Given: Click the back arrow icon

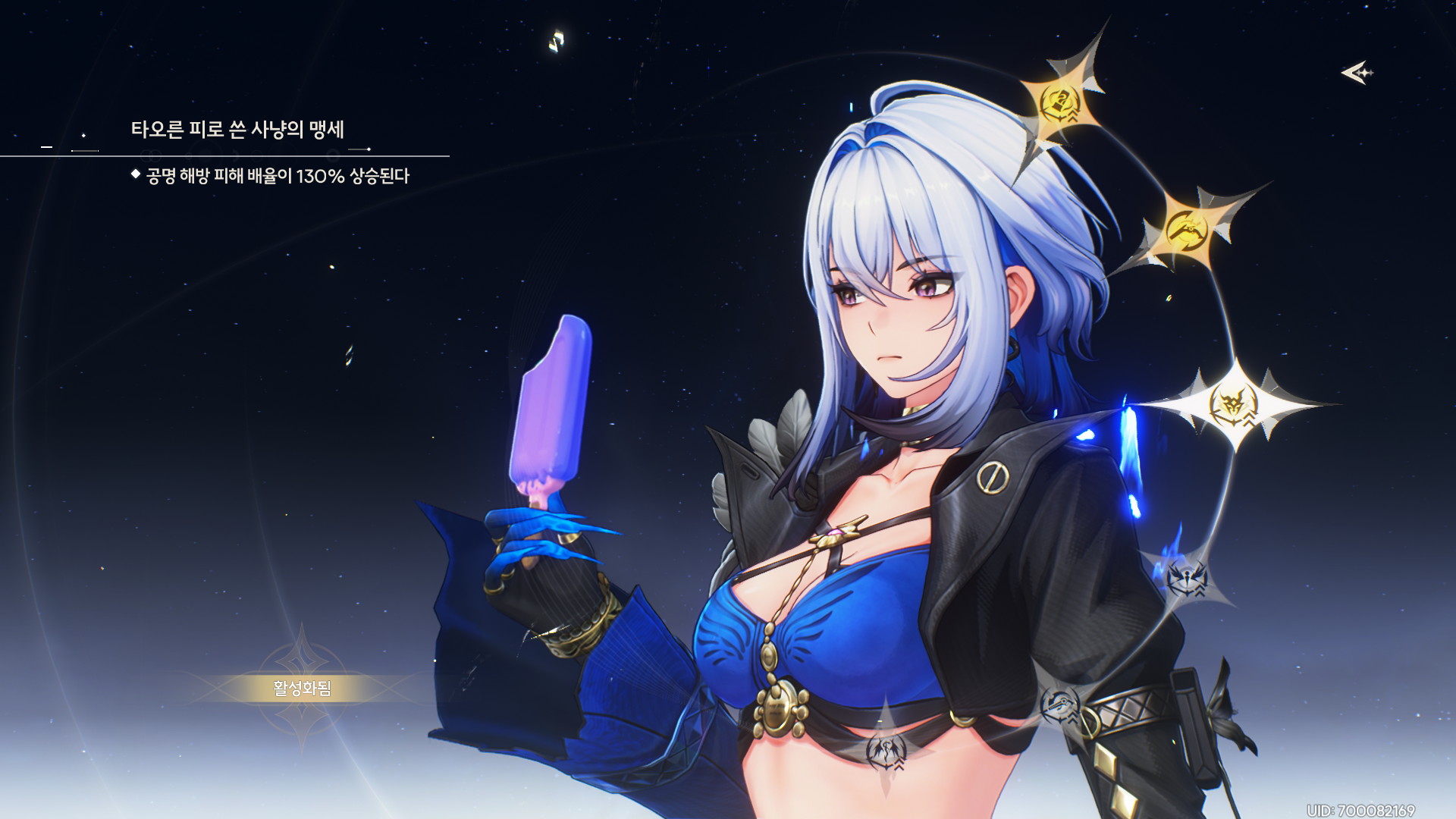Looking at the screenshot, I should click(x=1357, y=73).
